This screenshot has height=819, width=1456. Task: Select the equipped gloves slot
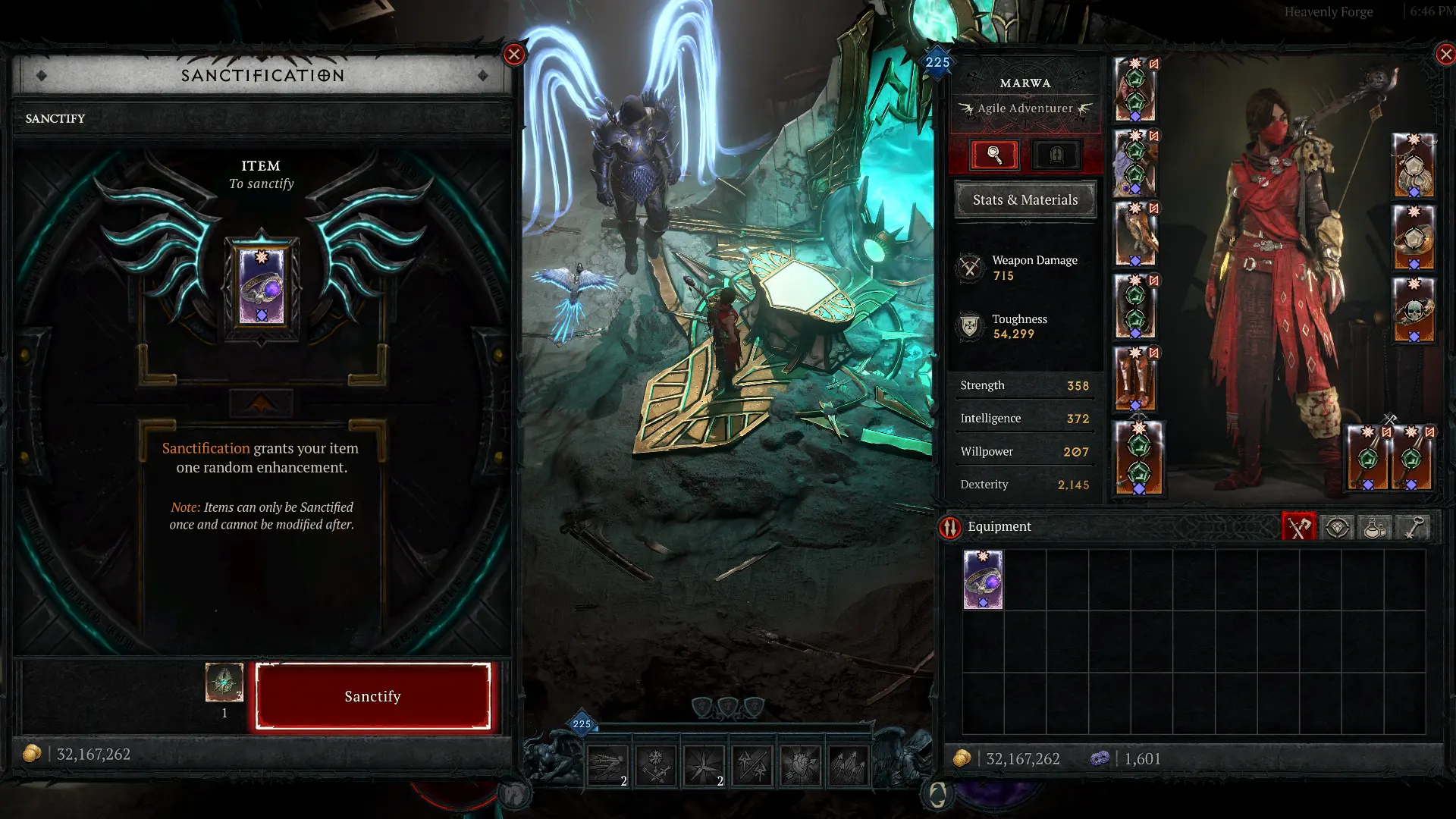(1135, 234)
